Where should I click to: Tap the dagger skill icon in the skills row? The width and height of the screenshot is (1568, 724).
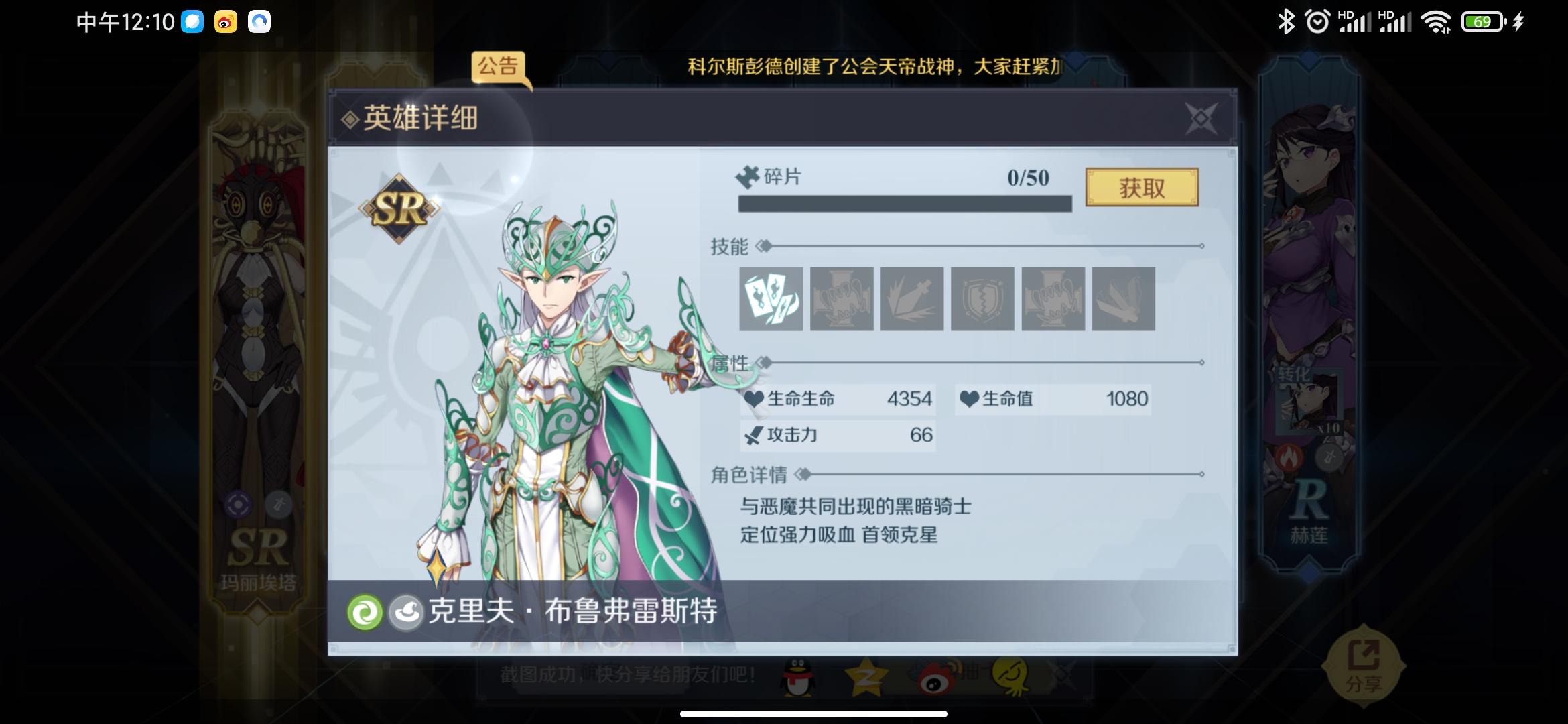tap(910, 300)
